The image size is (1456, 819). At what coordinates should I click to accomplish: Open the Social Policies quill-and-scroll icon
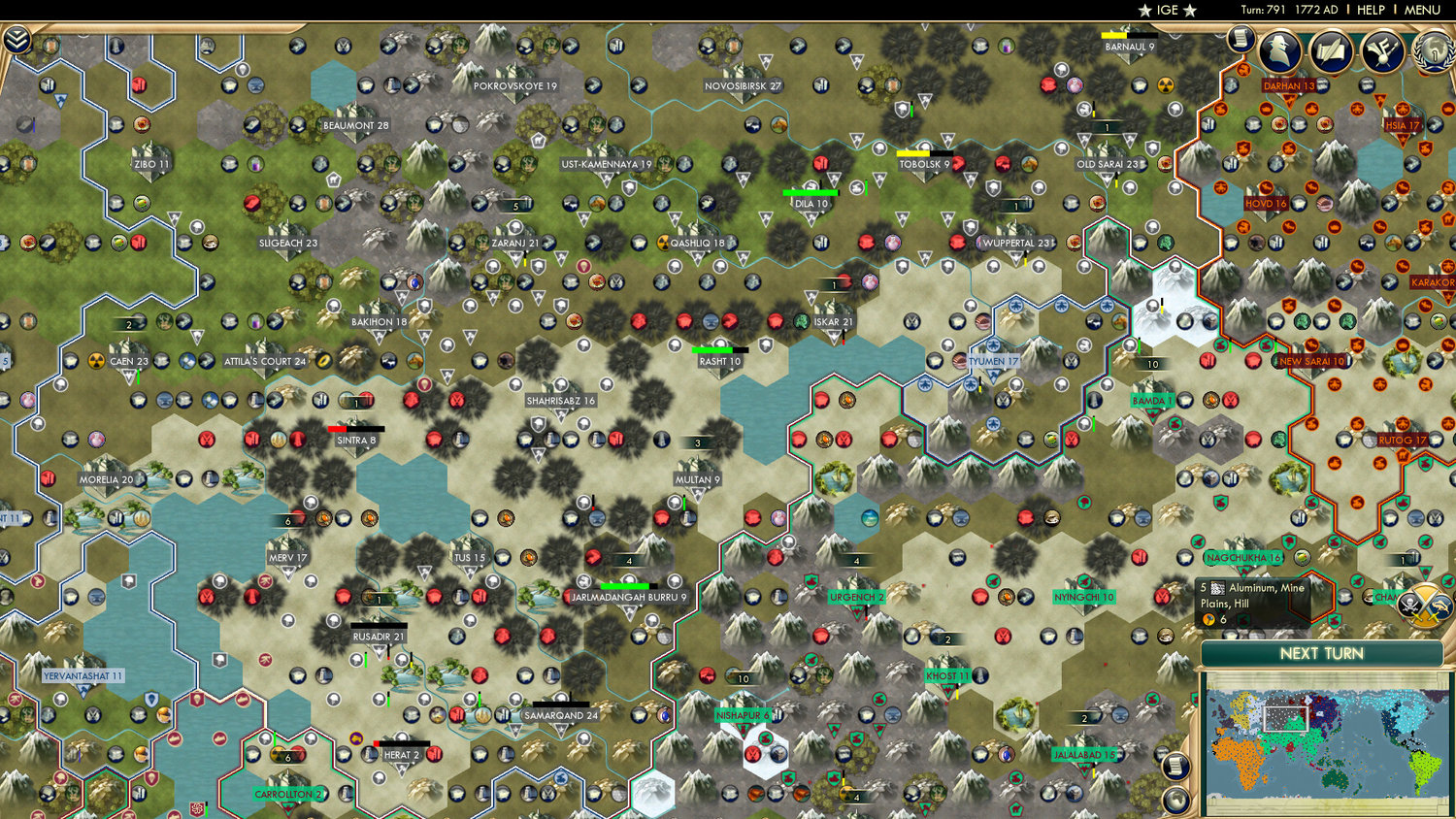point(1332,51)
